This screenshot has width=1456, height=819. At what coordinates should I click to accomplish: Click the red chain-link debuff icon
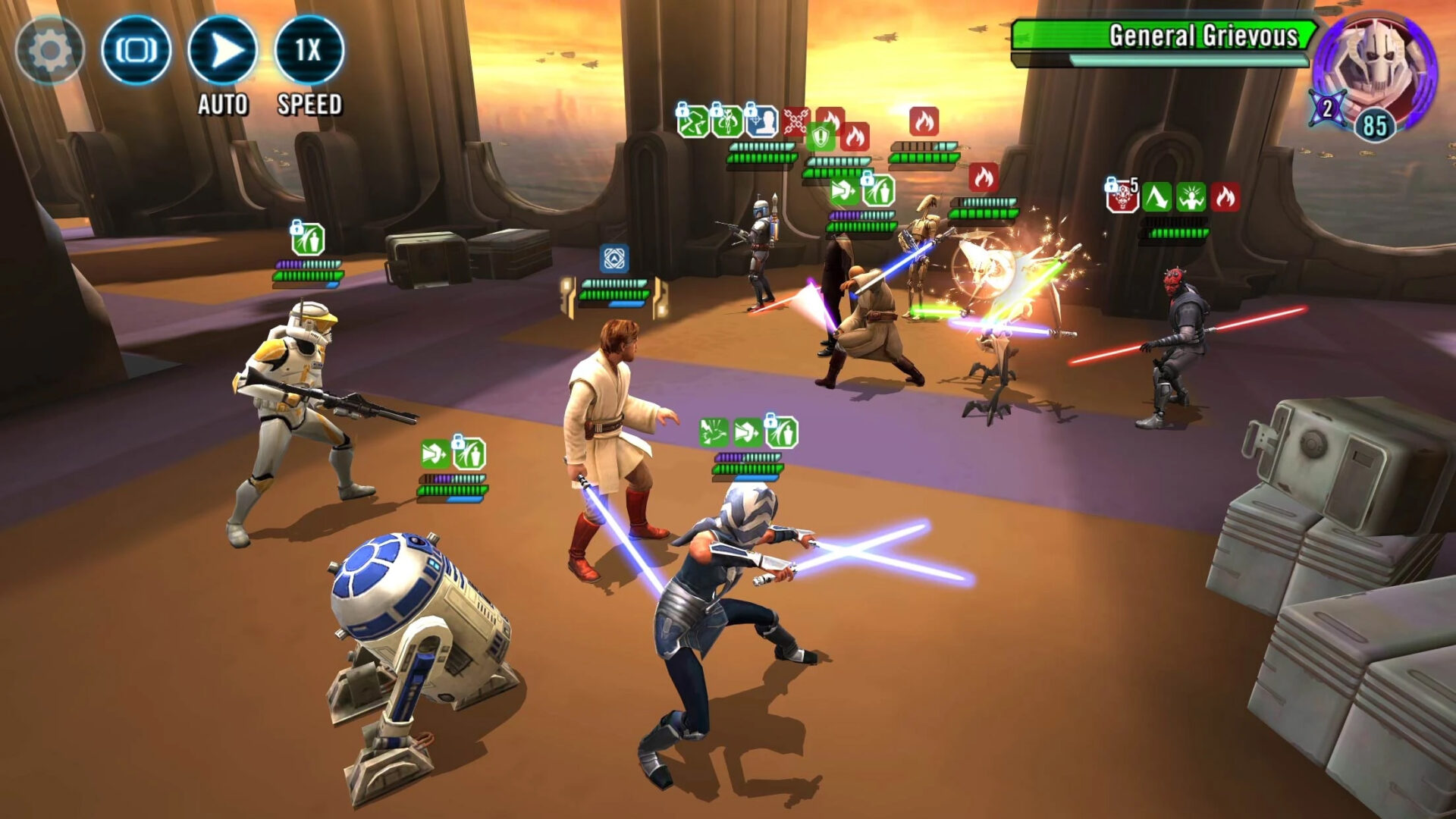(x=795, y=120)
